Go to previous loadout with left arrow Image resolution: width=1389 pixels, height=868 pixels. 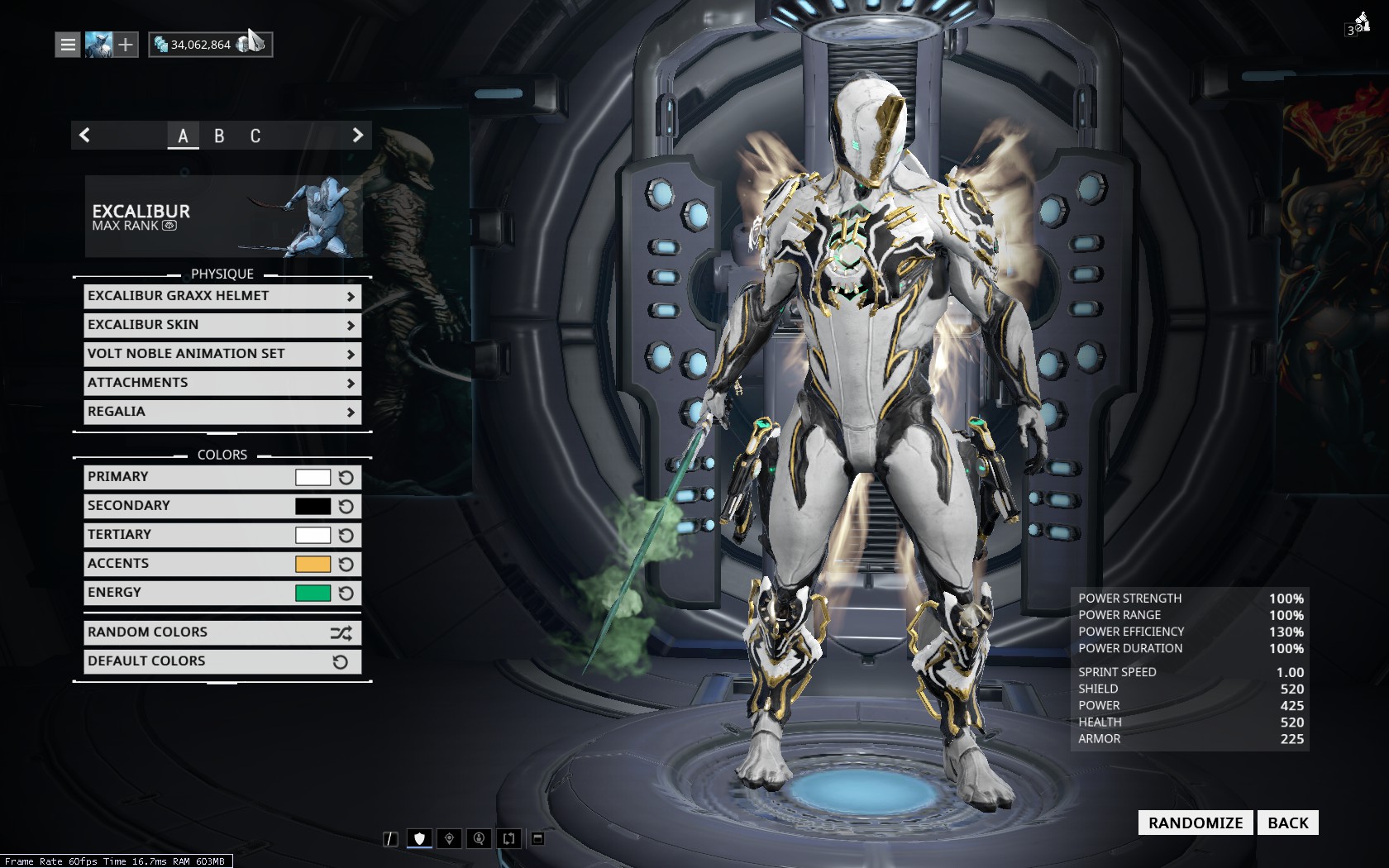coord(84,135)
